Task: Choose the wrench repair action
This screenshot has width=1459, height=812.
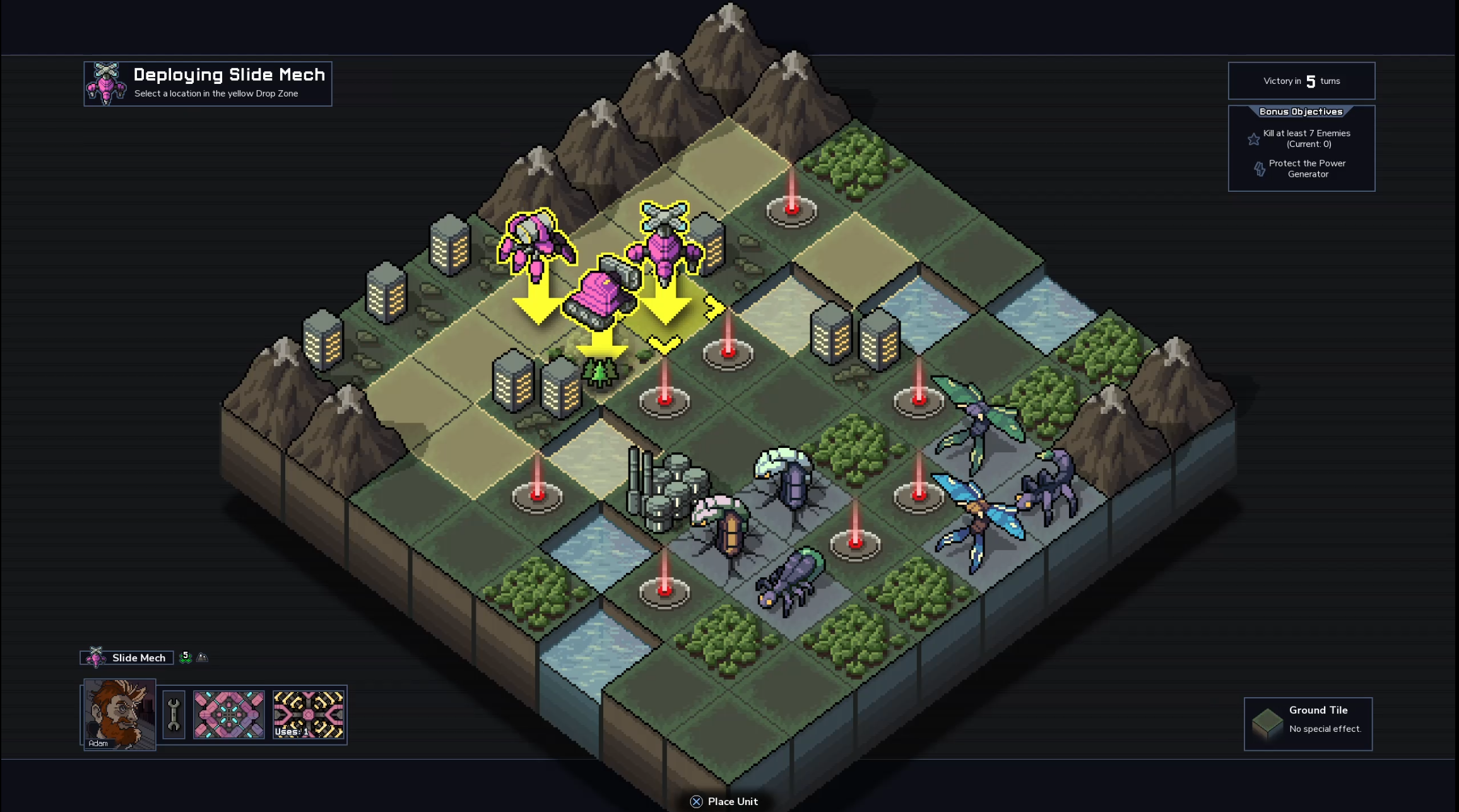Action: pos(174,715)
